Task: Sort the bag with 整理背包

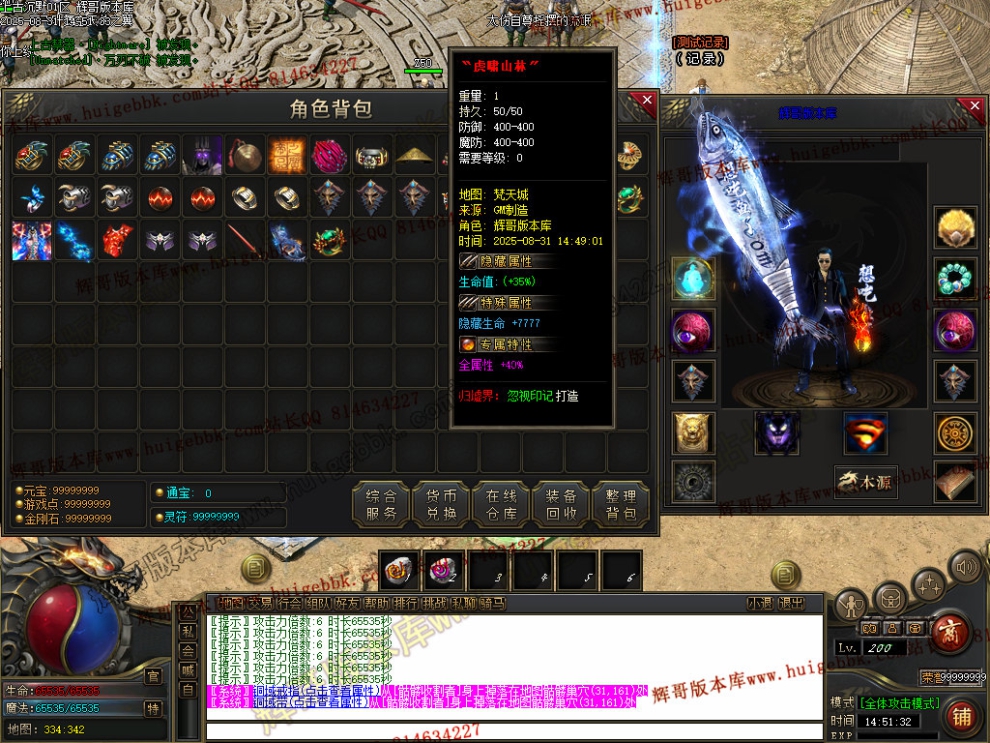Action: 621,505
